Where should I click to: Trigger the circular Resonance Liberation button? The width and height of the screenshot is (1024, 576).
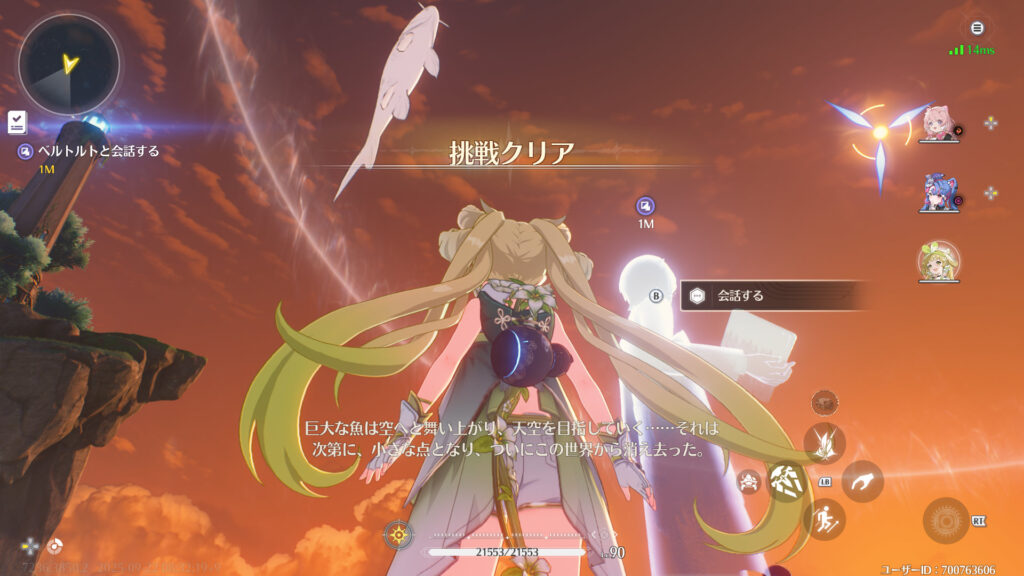[x=945, y=520]
